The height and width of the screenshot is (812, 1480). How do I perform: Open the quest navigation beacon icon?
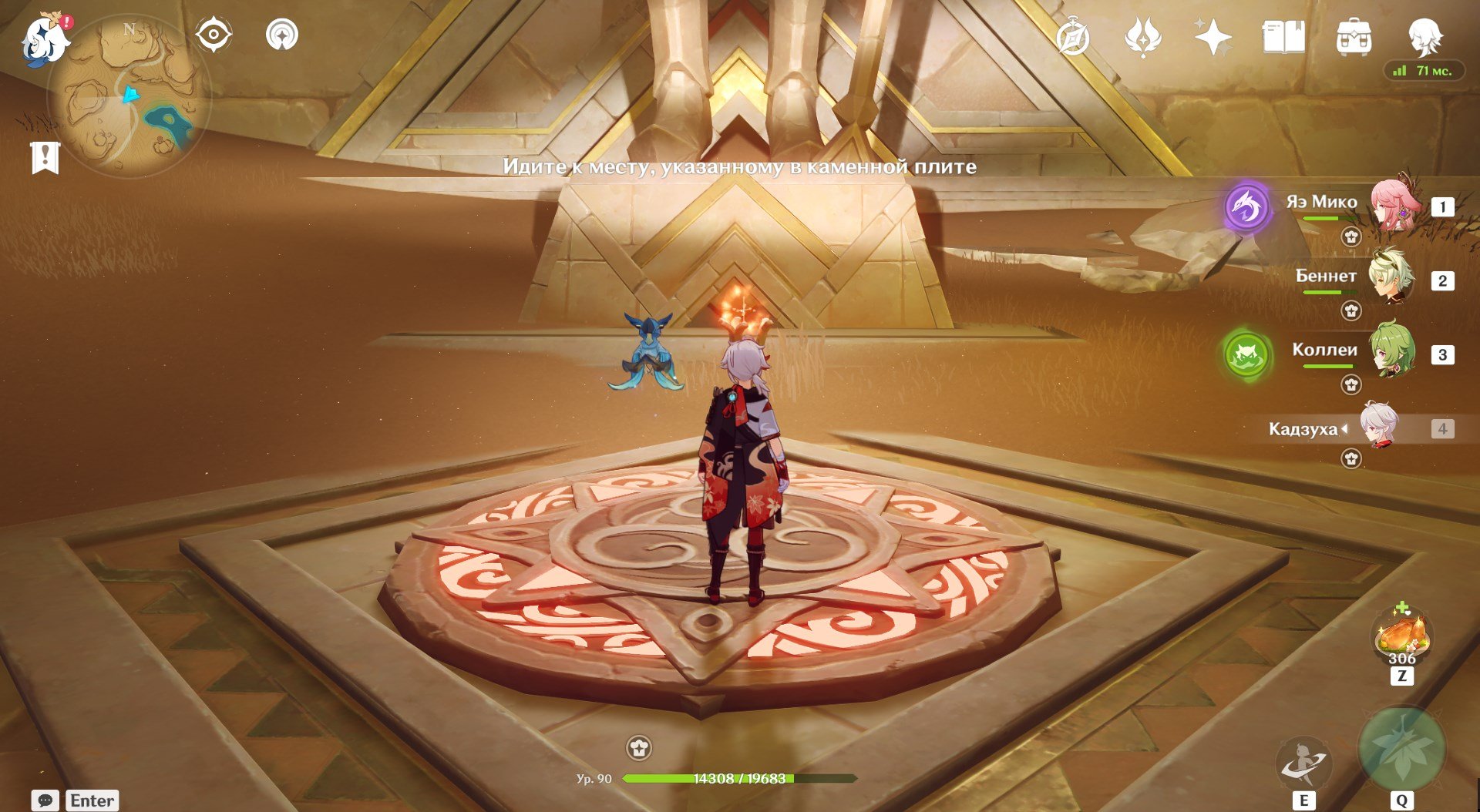tap(281, 35)
